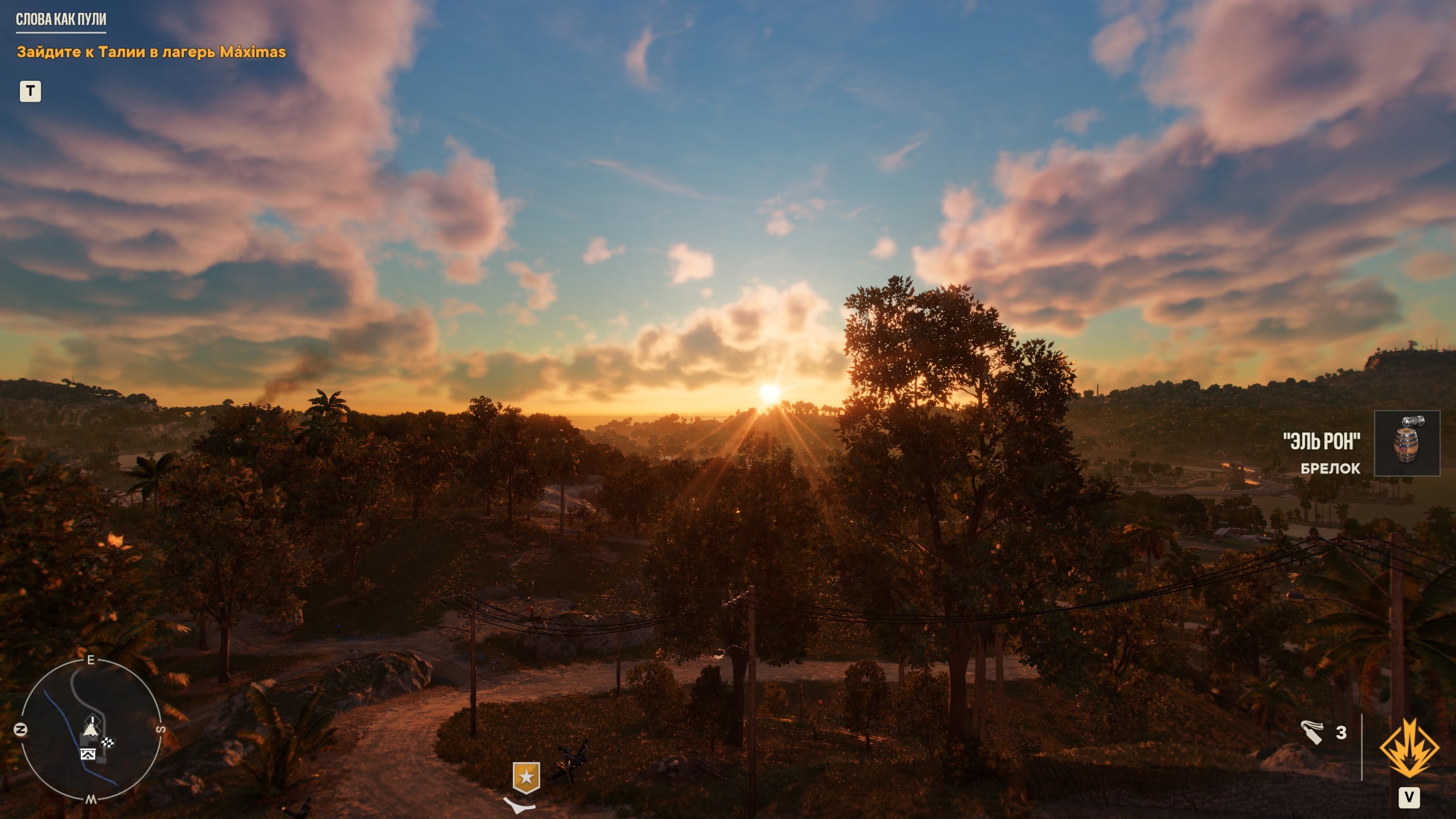
Task: Click the checkered flag race marker on minimap
Action: 107,742
